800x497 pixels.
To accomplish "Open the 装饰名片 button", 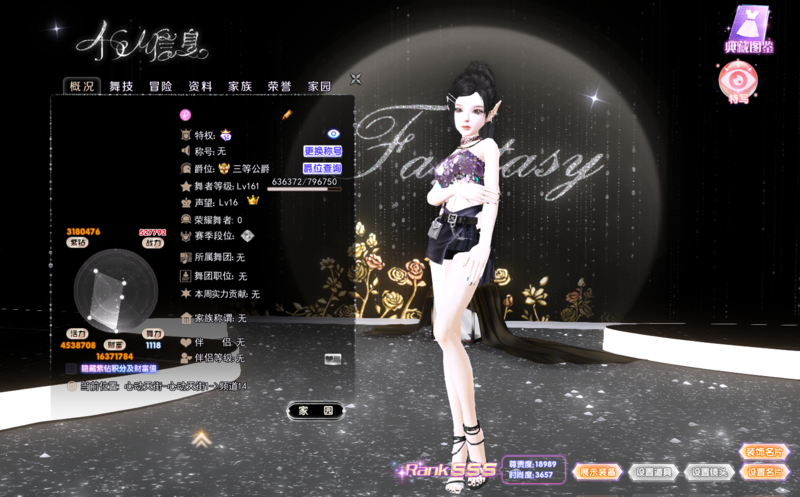I will [x=764, y=451].
